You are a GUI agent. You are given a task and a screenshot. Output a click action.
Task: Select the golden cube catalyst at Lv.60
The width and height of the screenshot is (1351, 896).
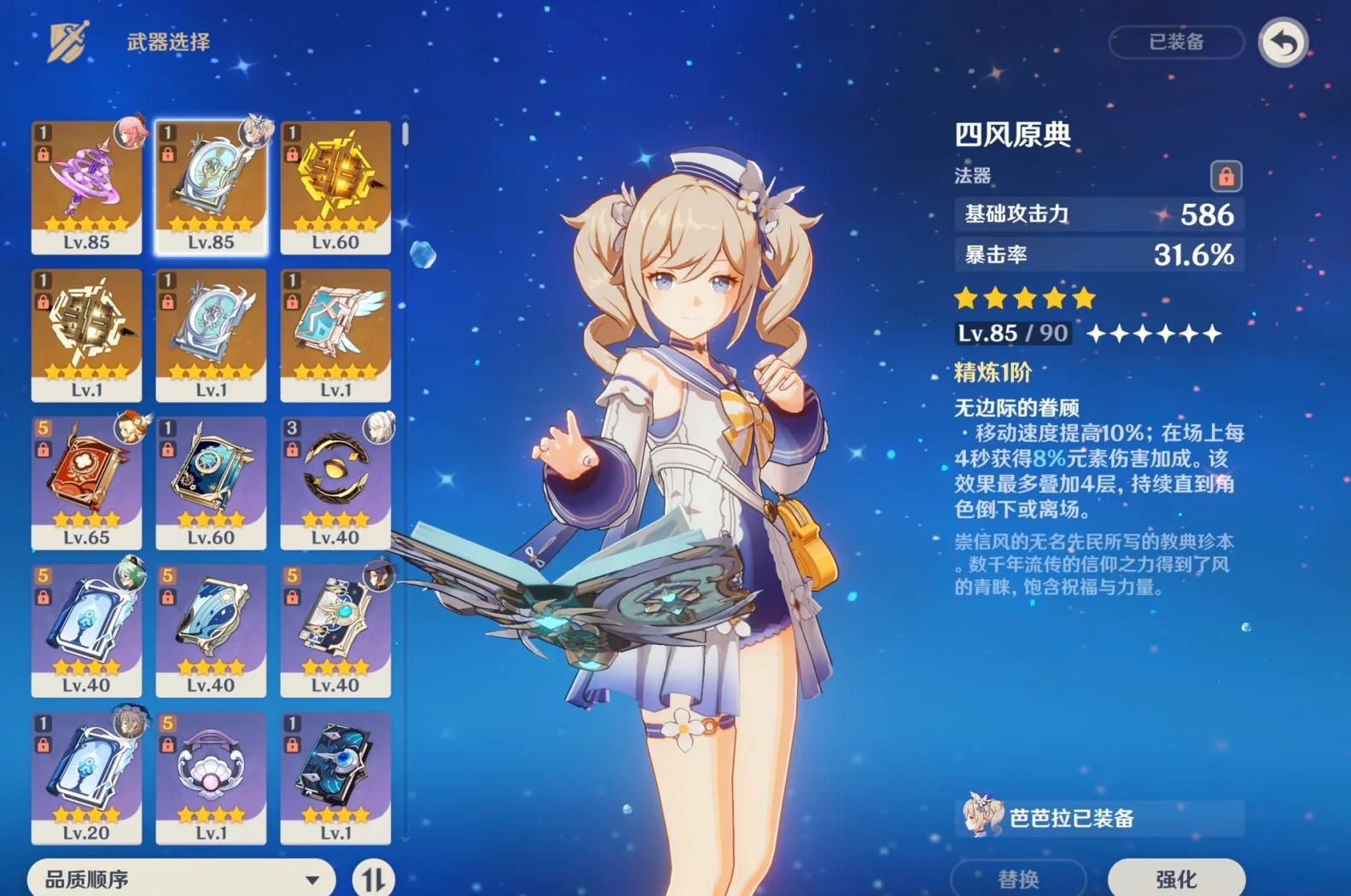pos(335,187)
